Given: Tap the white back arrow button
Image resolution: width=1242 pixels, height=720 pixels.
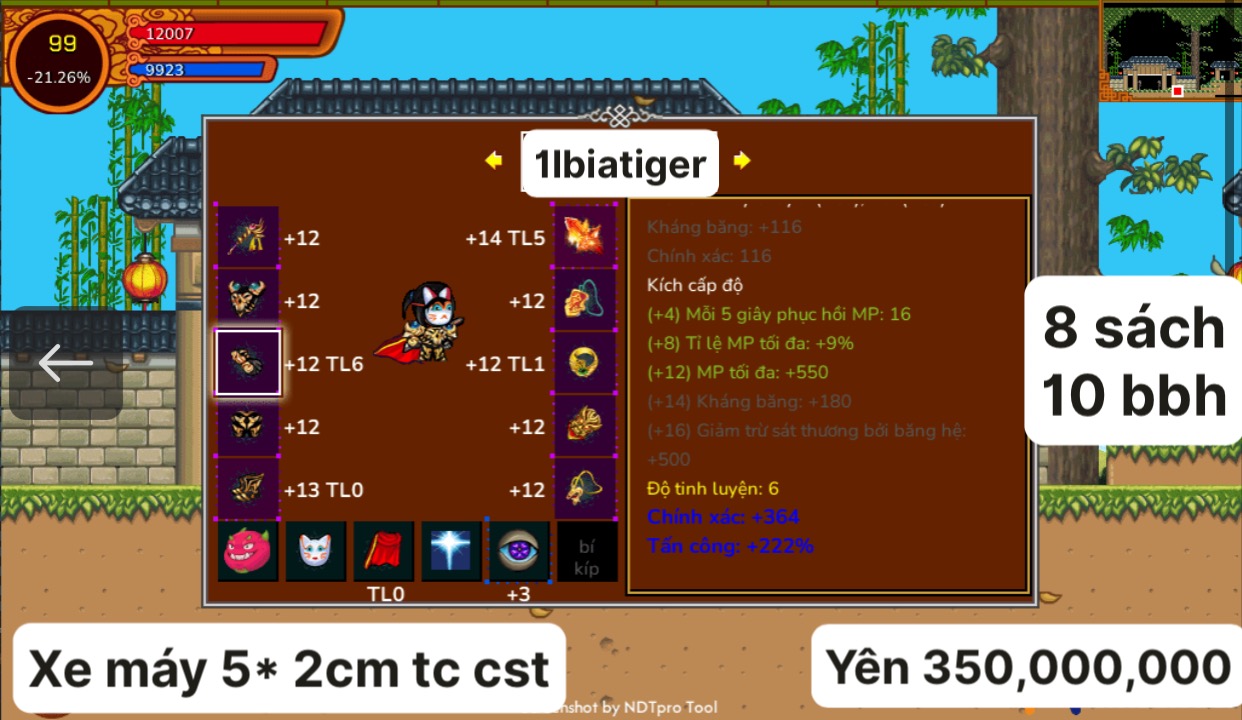Looking at the screenshot, I should tap(66, 363).
